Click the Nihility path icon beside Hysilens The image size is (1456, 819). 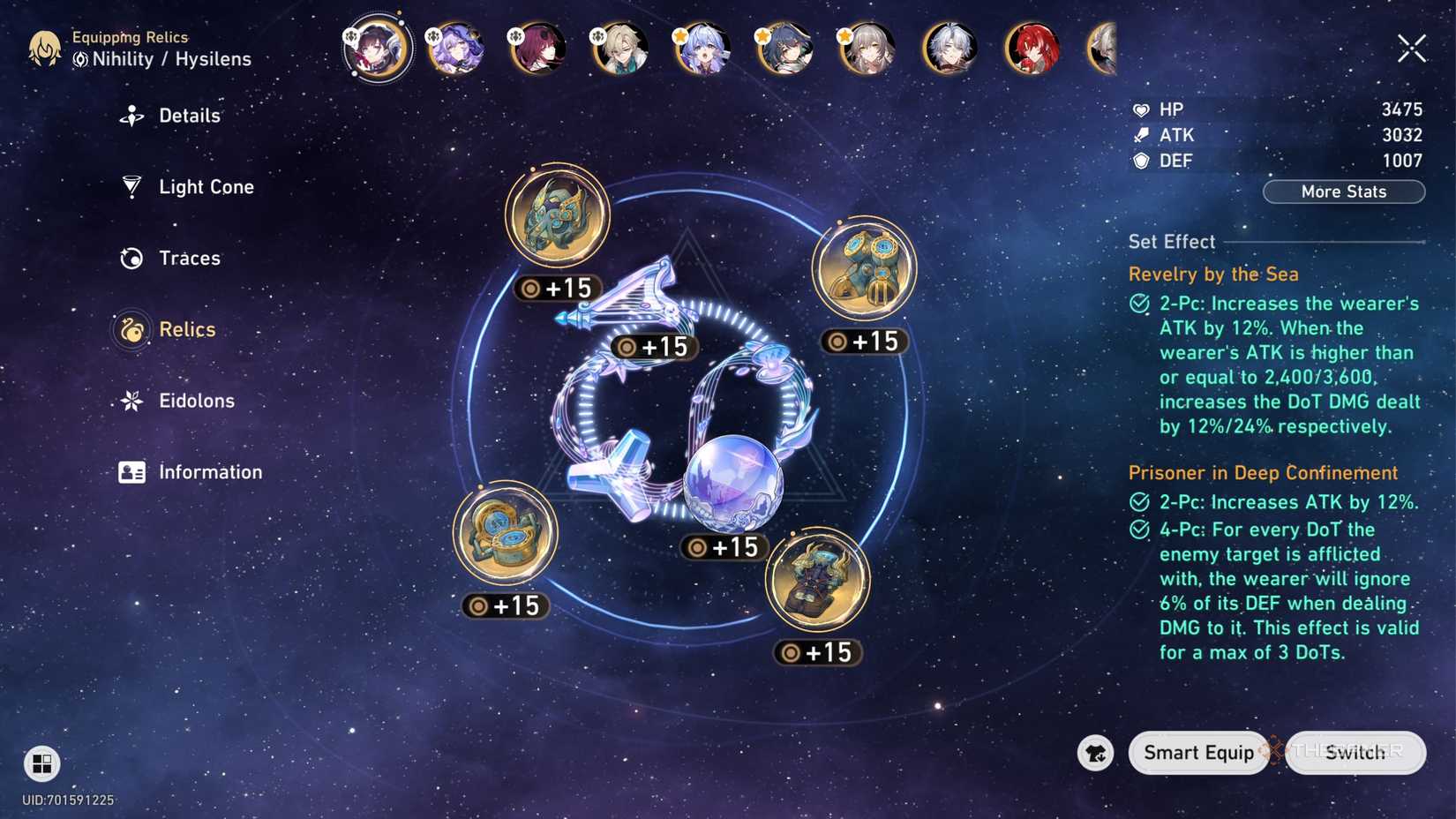pos(82,59)
